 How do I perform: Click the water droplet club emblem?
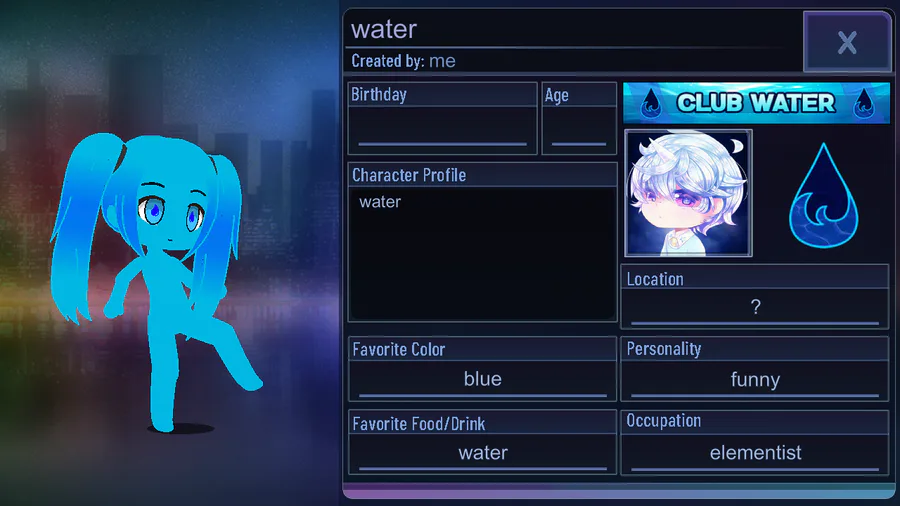[x=823, y=196]
